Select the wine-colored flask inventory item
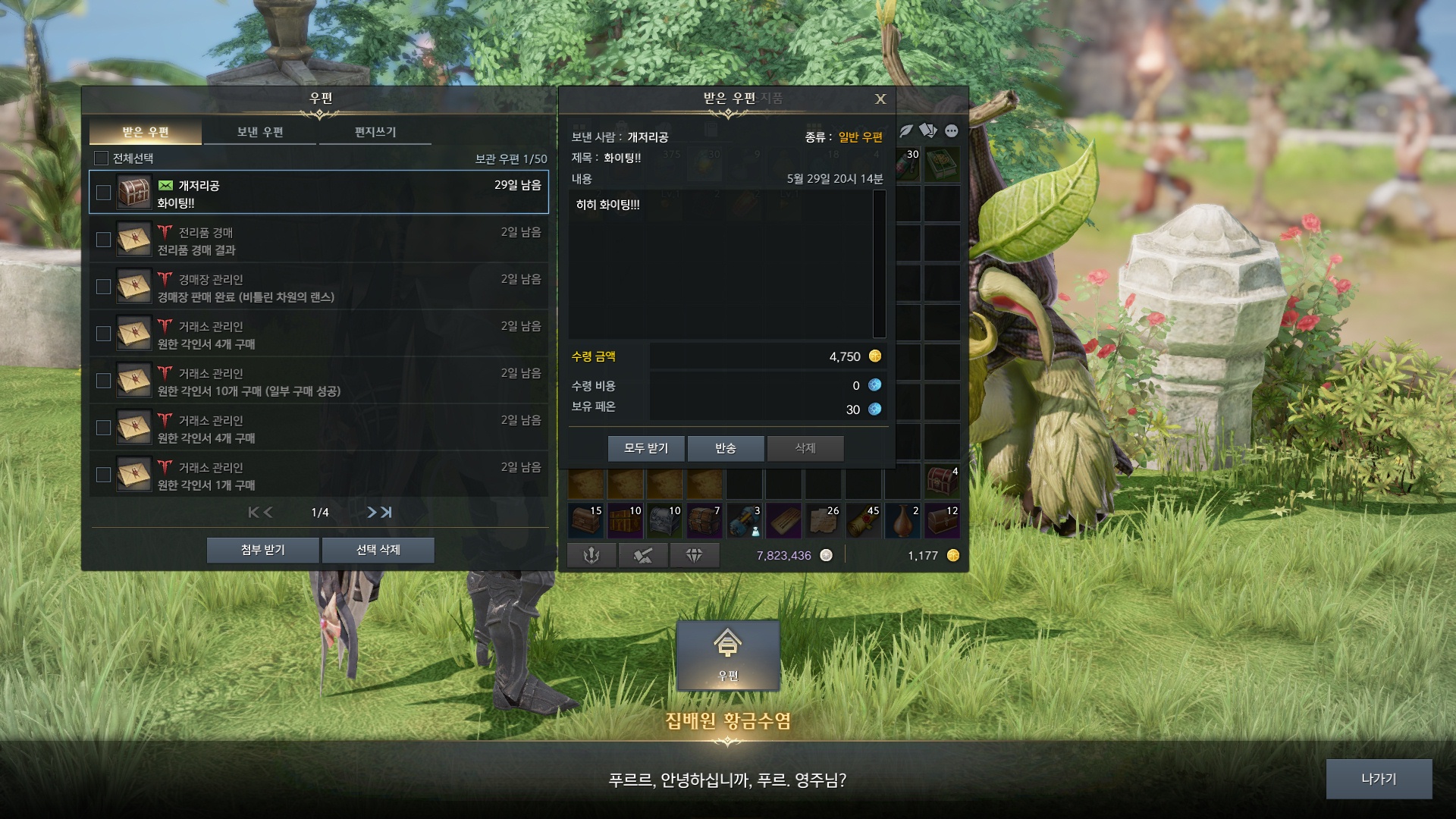The image size is (1456, 819). pyautogui.click(x=902, y=522)
